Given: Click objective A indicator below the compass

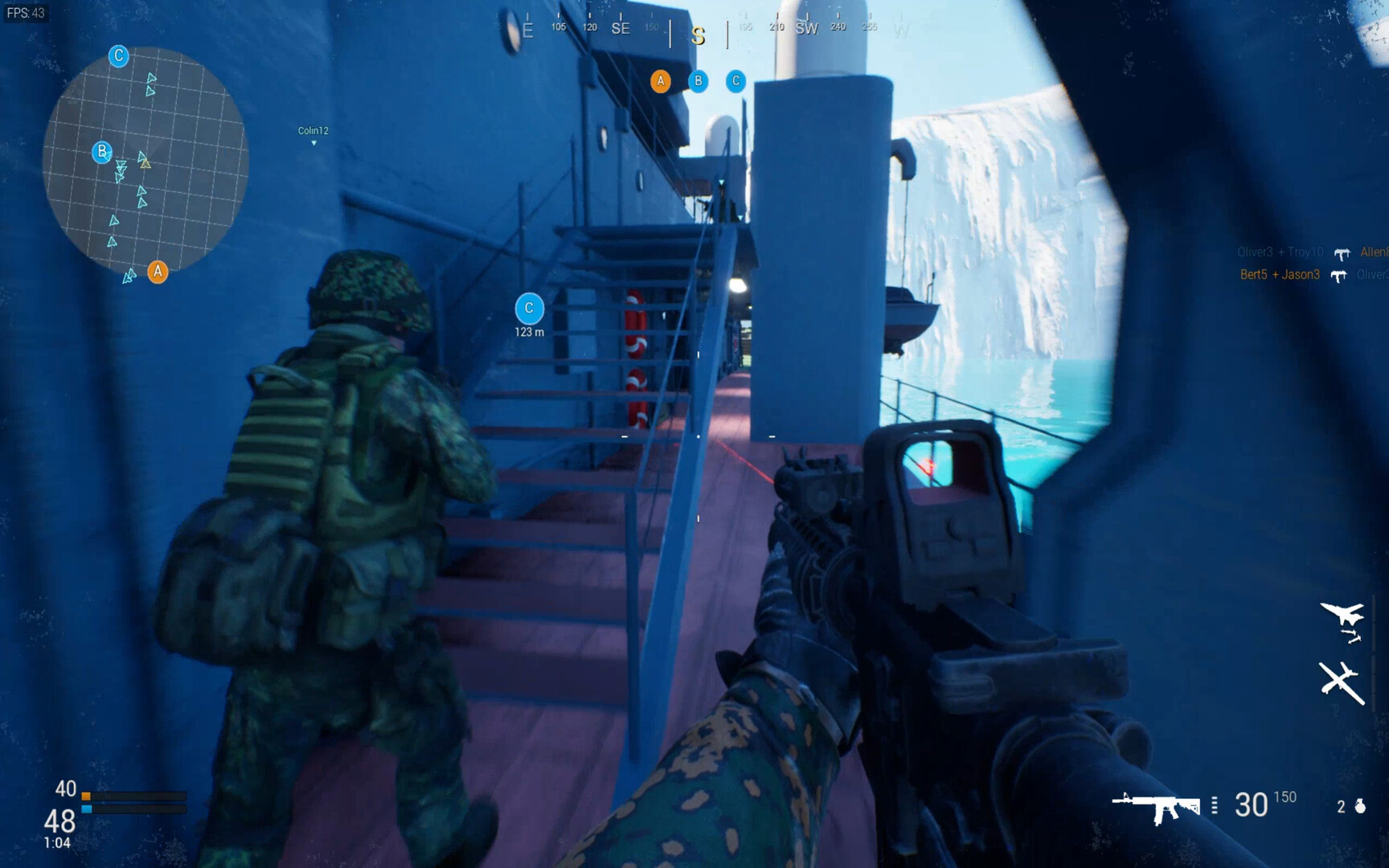Looking at the screenshot, I should coord(661,81).
